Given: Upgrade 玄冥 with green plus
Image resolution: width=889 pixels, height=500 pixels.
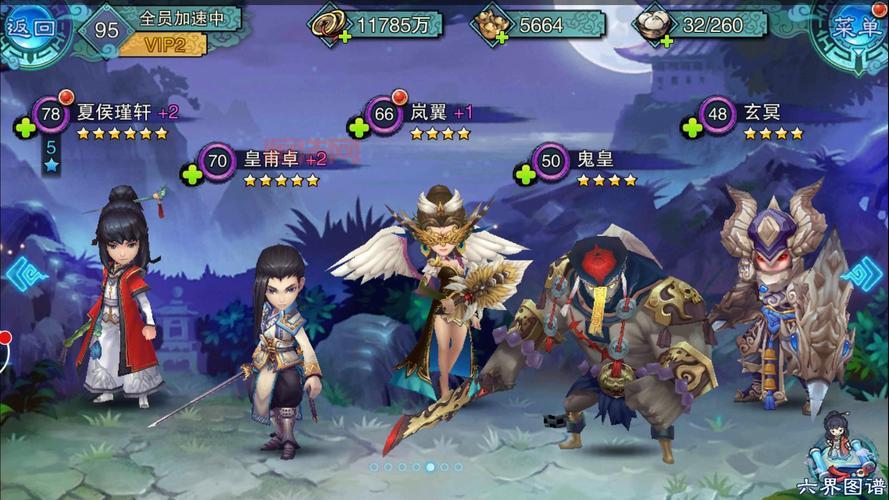Looking at the screenshot, I should (689, 128).
